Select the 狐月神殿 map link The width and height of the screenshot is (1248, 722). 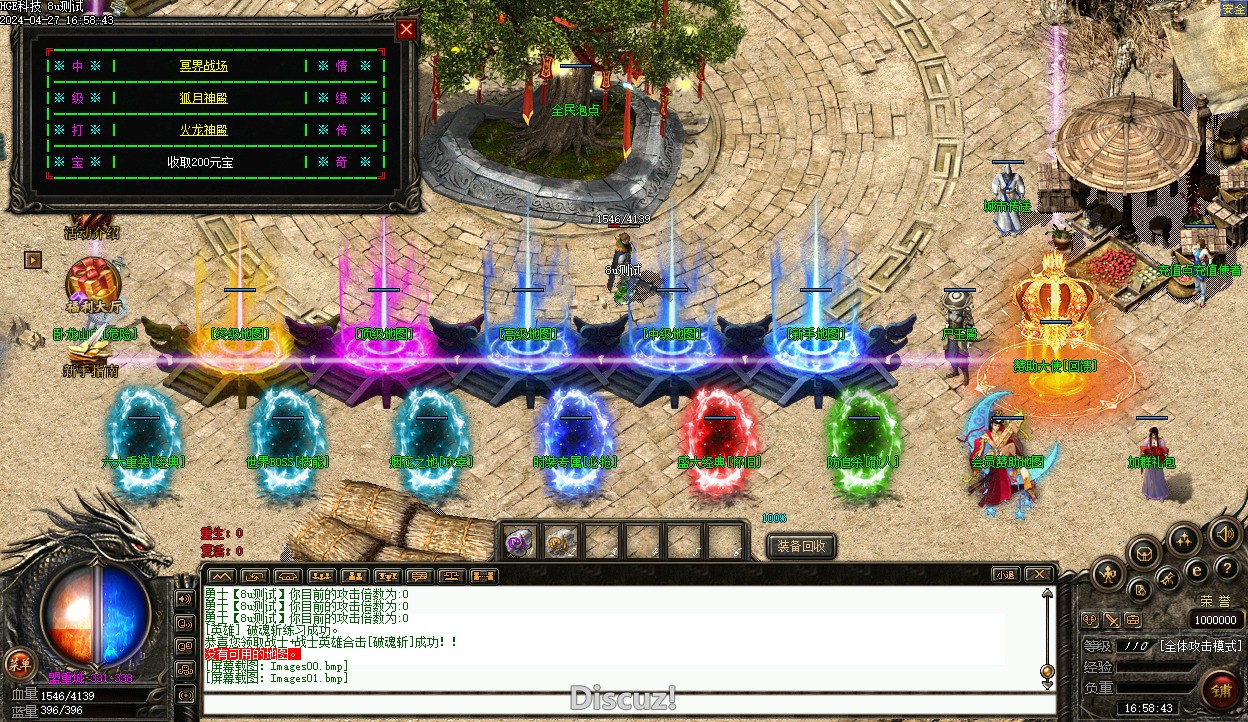click(x=204, y=98)
